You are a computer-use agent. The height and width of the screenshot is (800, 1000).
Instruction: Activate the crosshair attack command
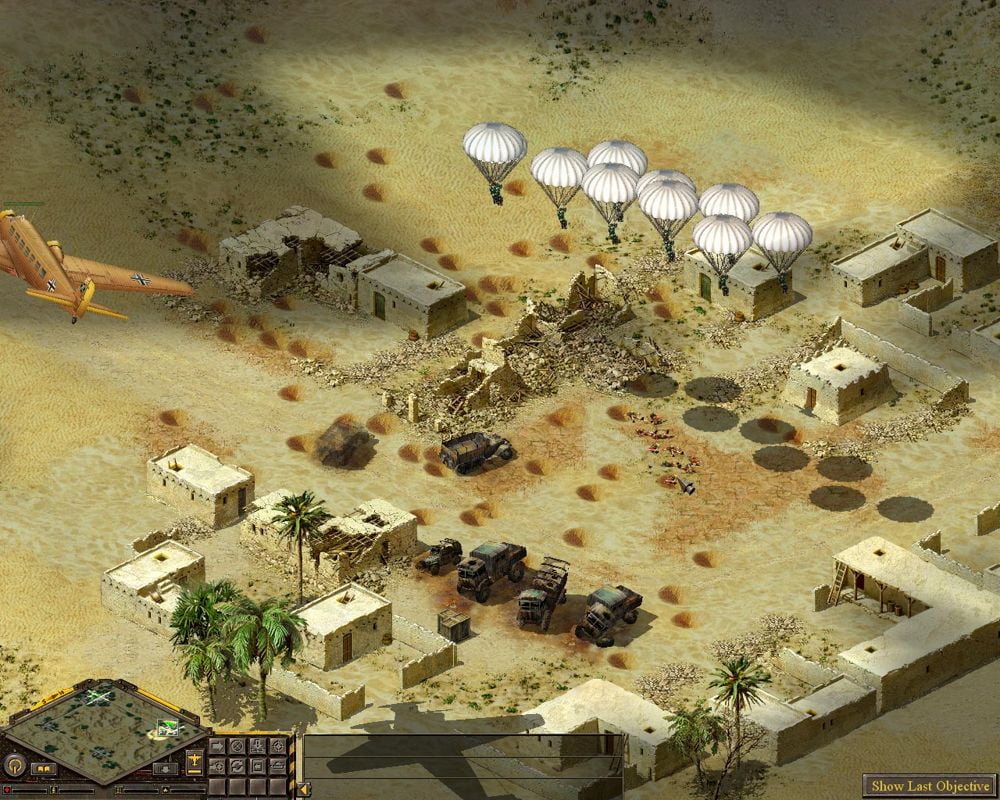coord(278,746)
